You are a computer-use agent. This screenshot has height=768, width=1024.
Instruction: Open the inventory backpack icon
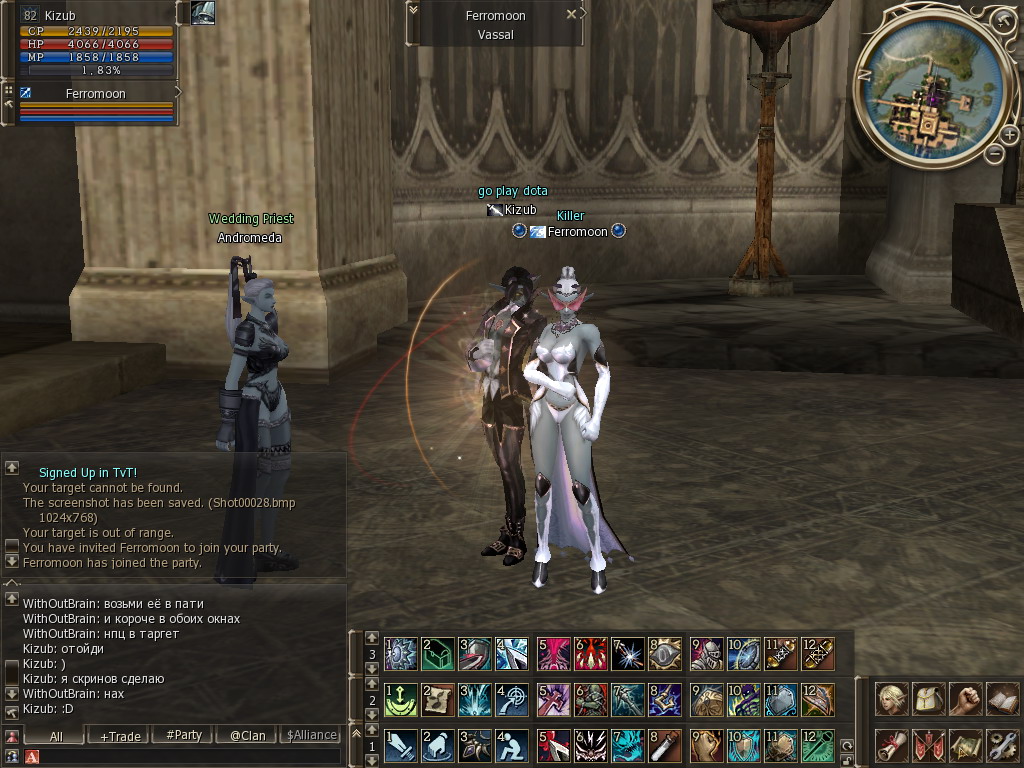click(929, 699)
